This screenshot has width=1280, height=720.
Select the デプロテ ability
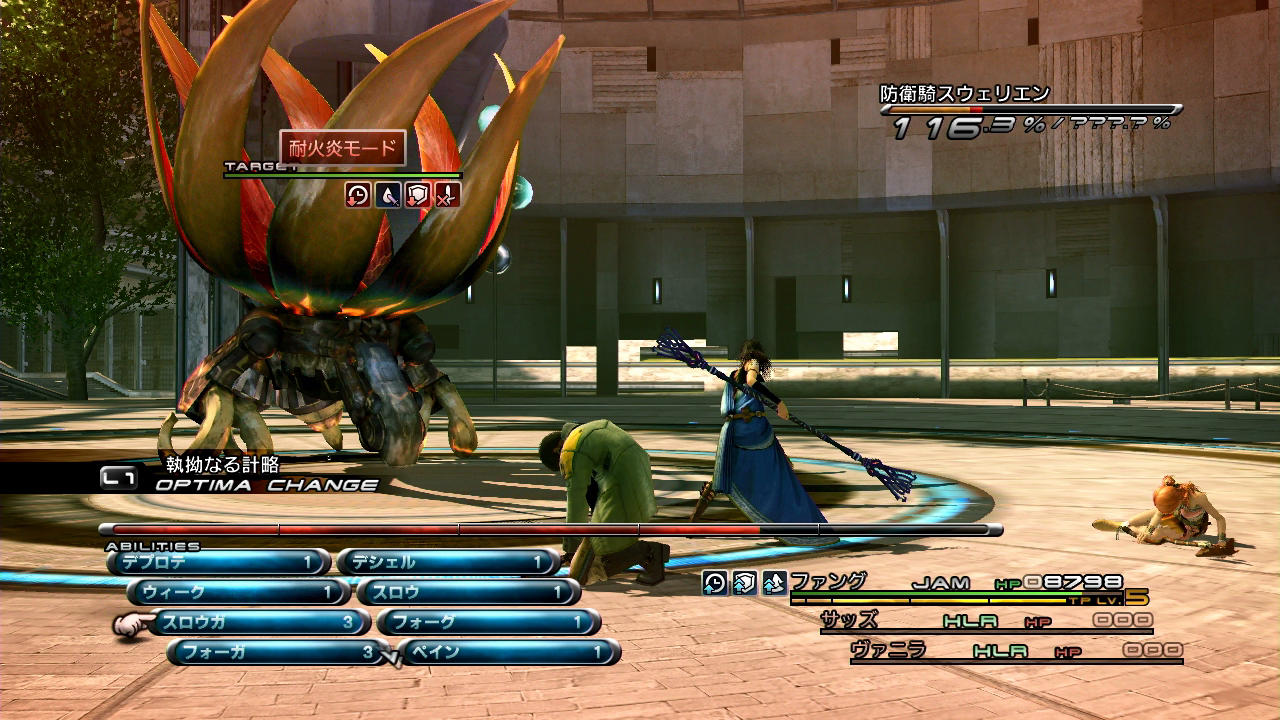pos(218,563)
